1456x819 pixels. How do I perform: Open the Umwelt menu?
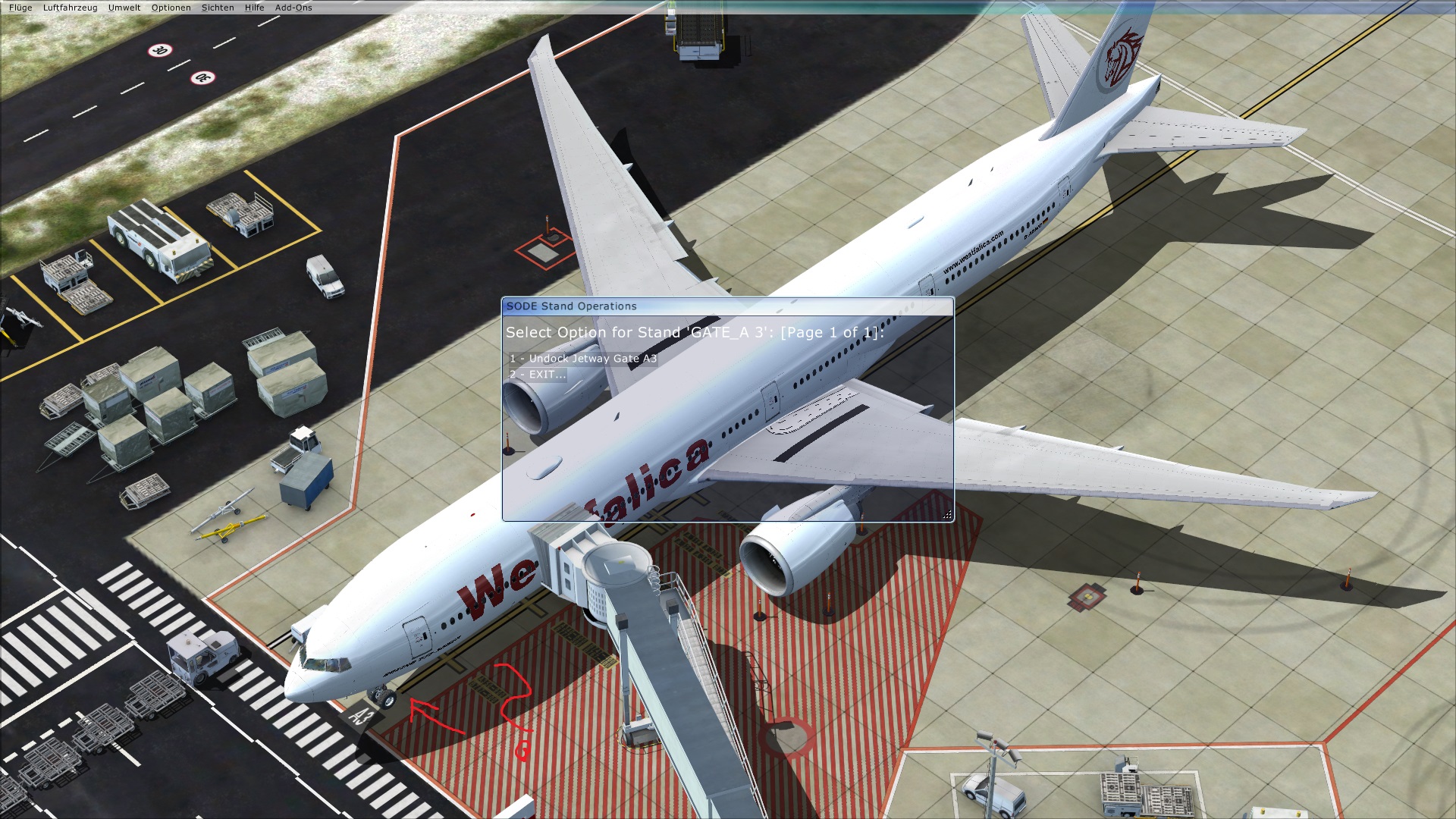[124, 8]
